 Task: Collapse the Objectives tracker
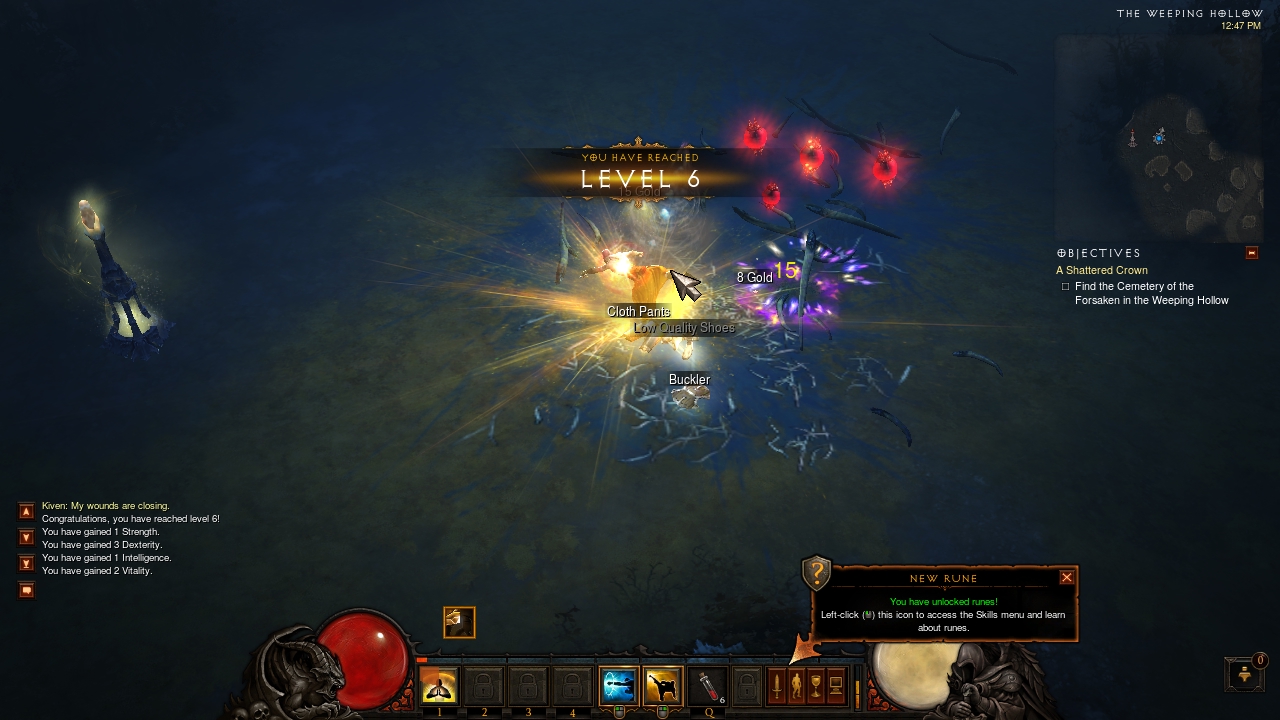pyautogui.click(x=1251, y=253)
